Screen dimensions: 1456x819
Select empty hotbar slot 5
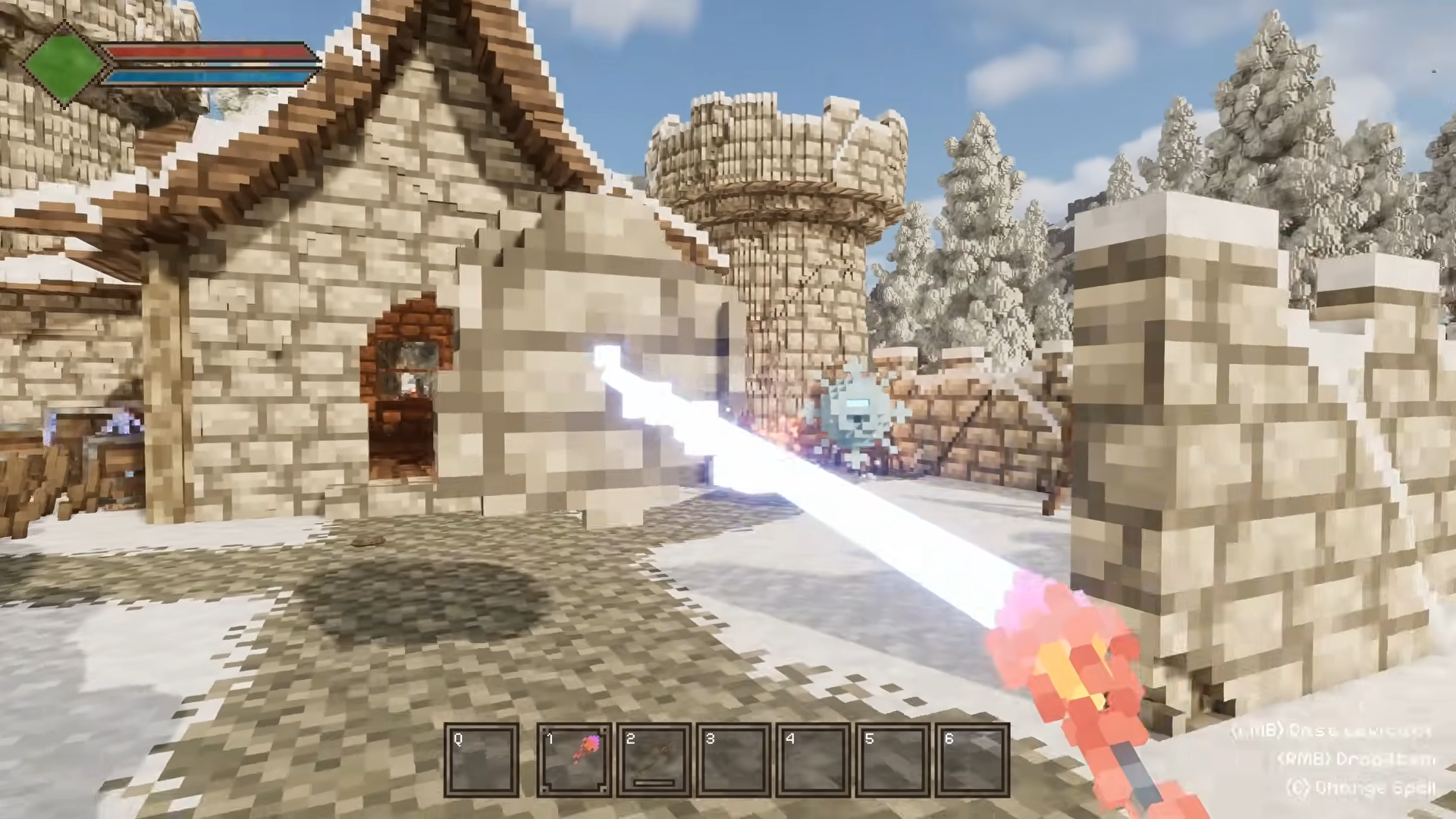[893, 760]
